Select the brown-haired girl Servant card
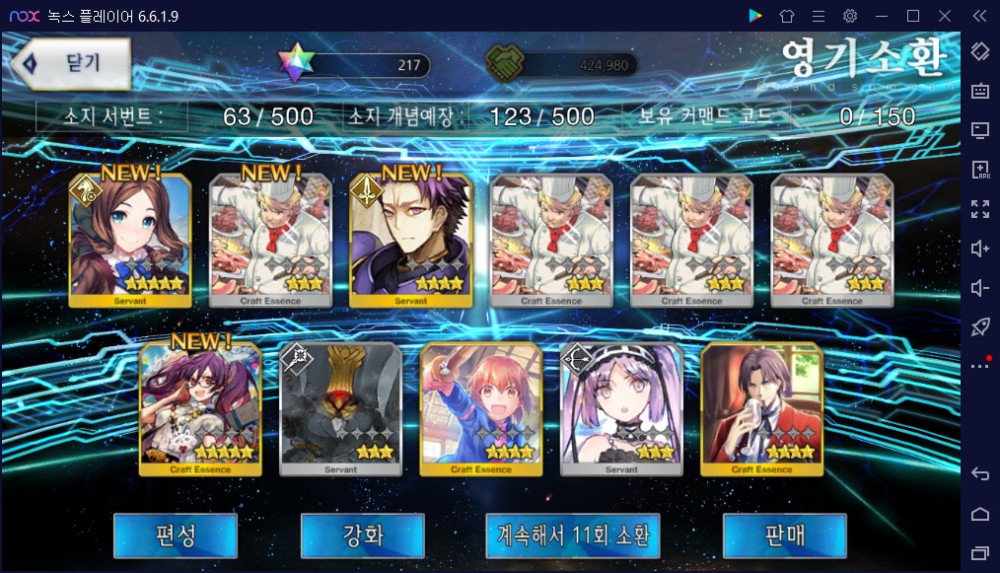This screenshot has height=573, width=1000. pyautogui.click(x=129, y=240)
